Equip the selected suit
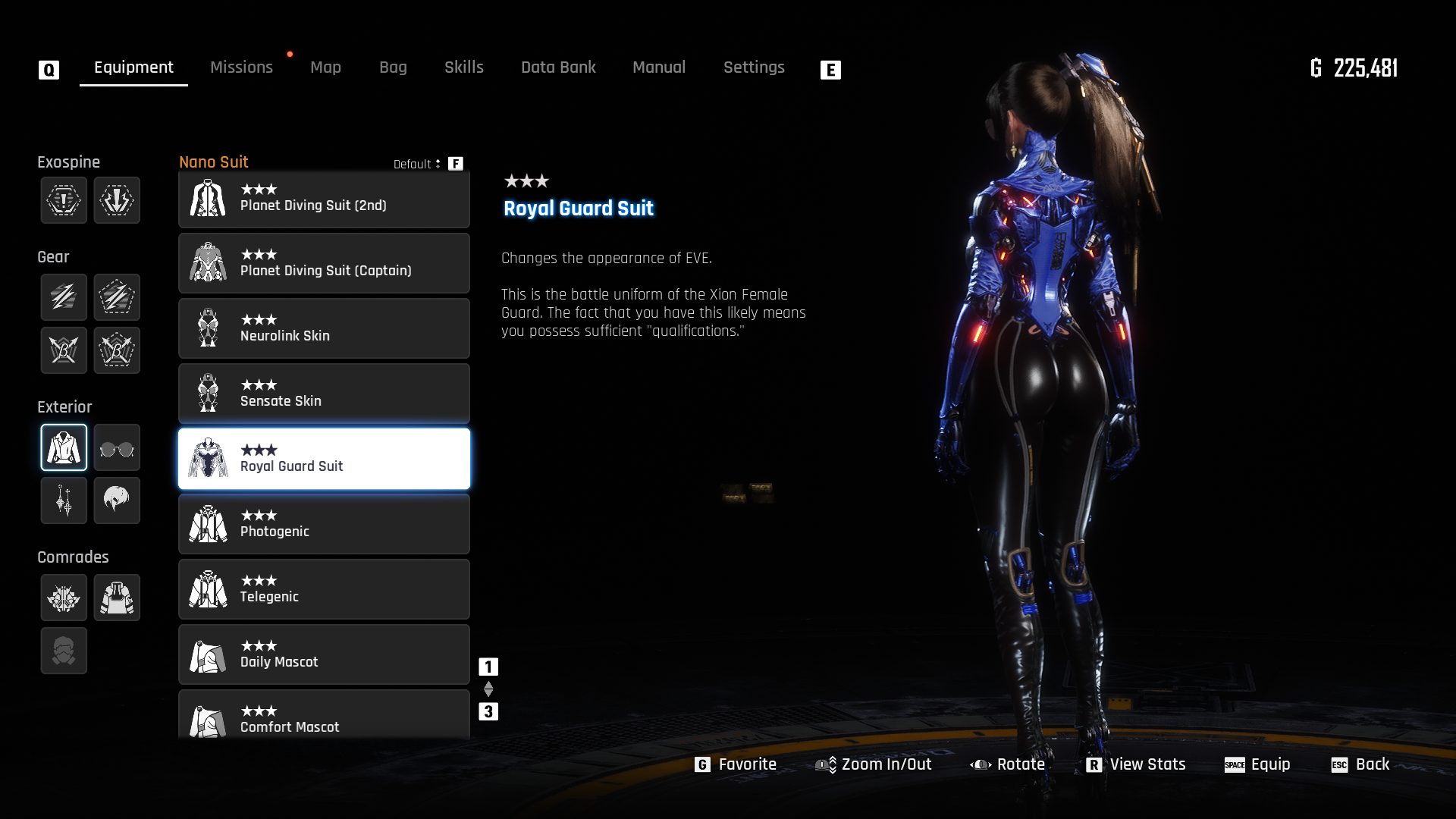This screenshot has width=1456, height=819. click(1257, 764)
